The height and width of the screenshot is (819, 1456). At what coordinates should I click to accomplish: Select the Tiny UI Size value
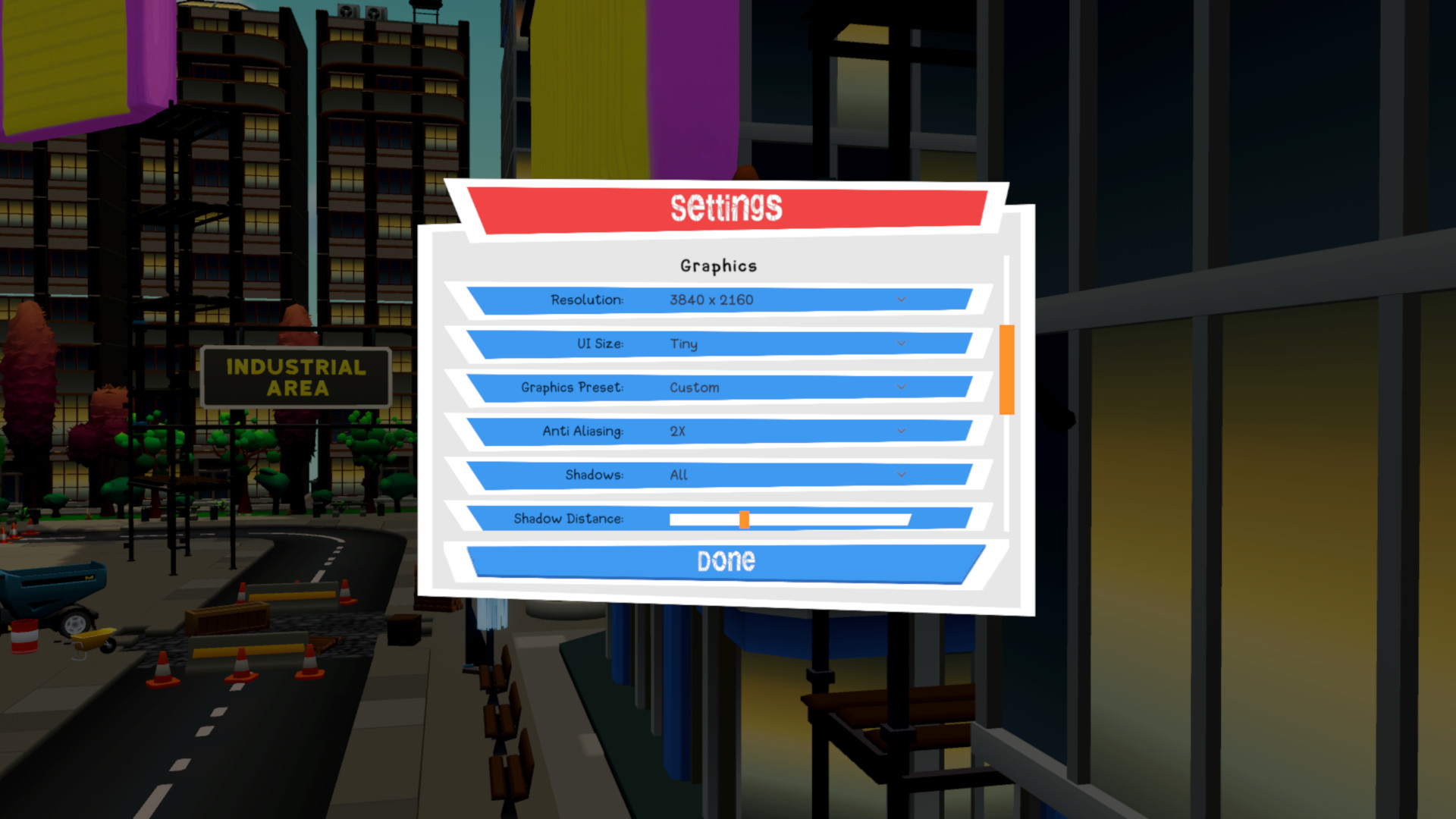tap(684, 344)
